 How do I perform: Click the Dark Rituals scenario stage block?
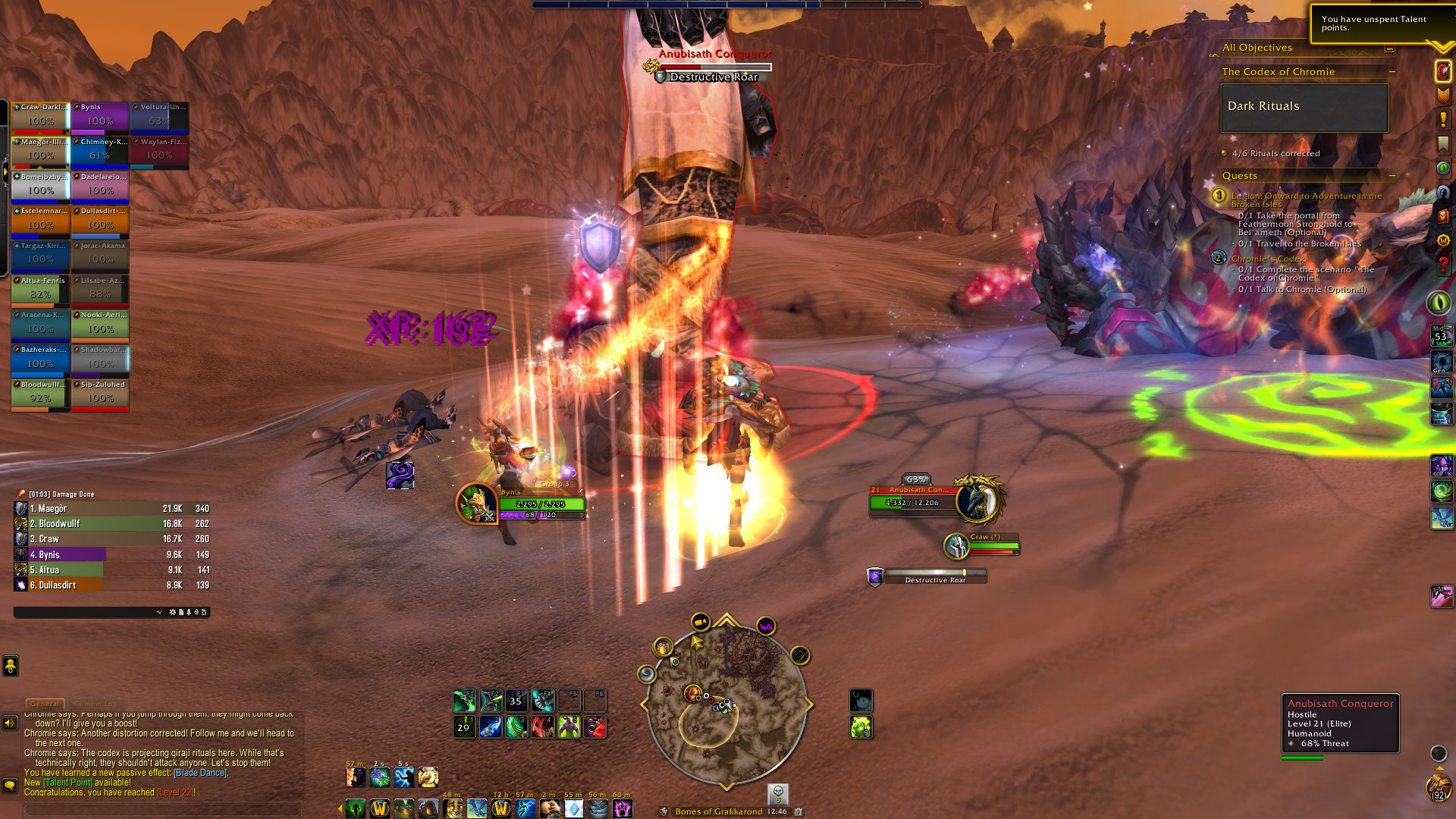pyautogui.click(x=1304, y=108)
